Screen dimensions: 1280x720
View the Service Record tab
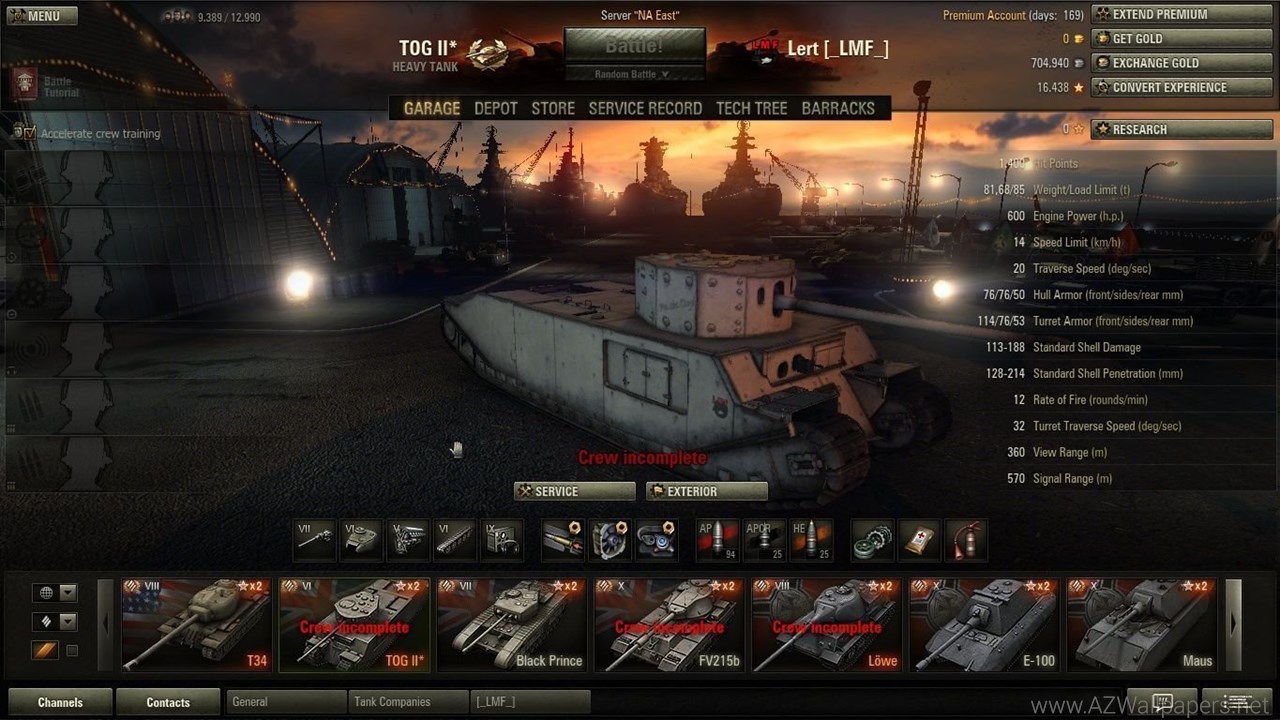645,108
